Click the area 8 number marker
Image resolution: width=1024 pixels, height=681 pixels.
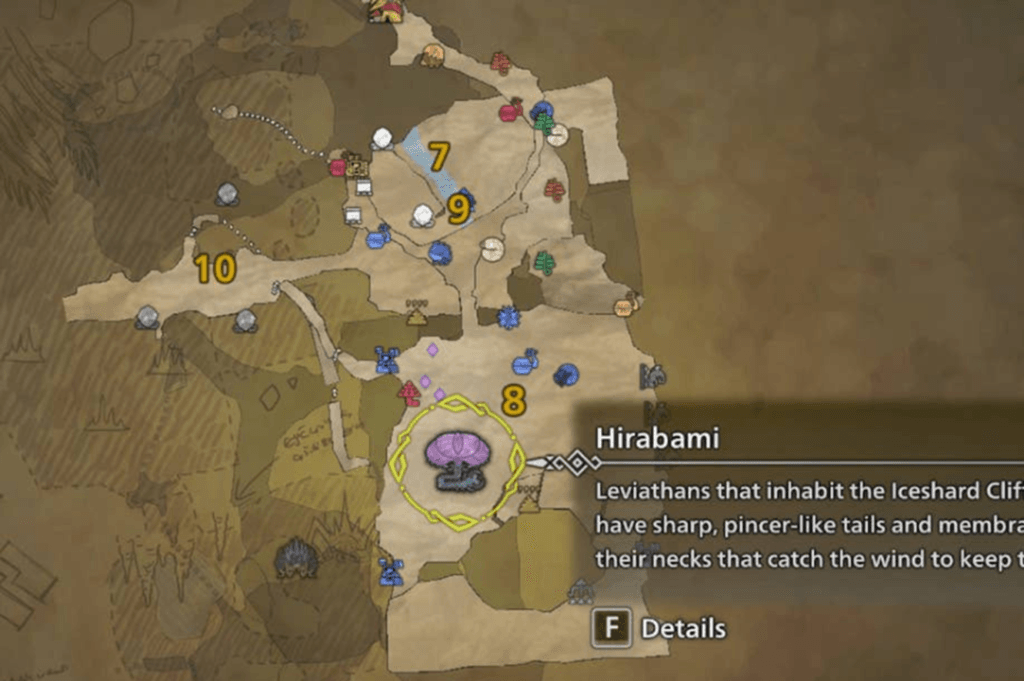pyautogui.click(x=513, y=402)
